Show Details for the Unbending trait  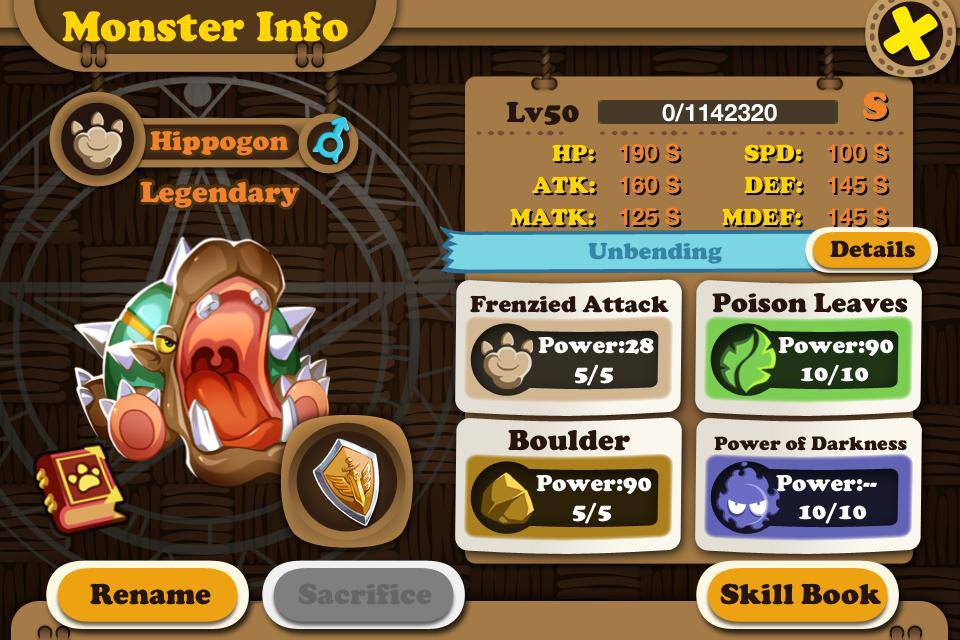[x=872, y=250]
